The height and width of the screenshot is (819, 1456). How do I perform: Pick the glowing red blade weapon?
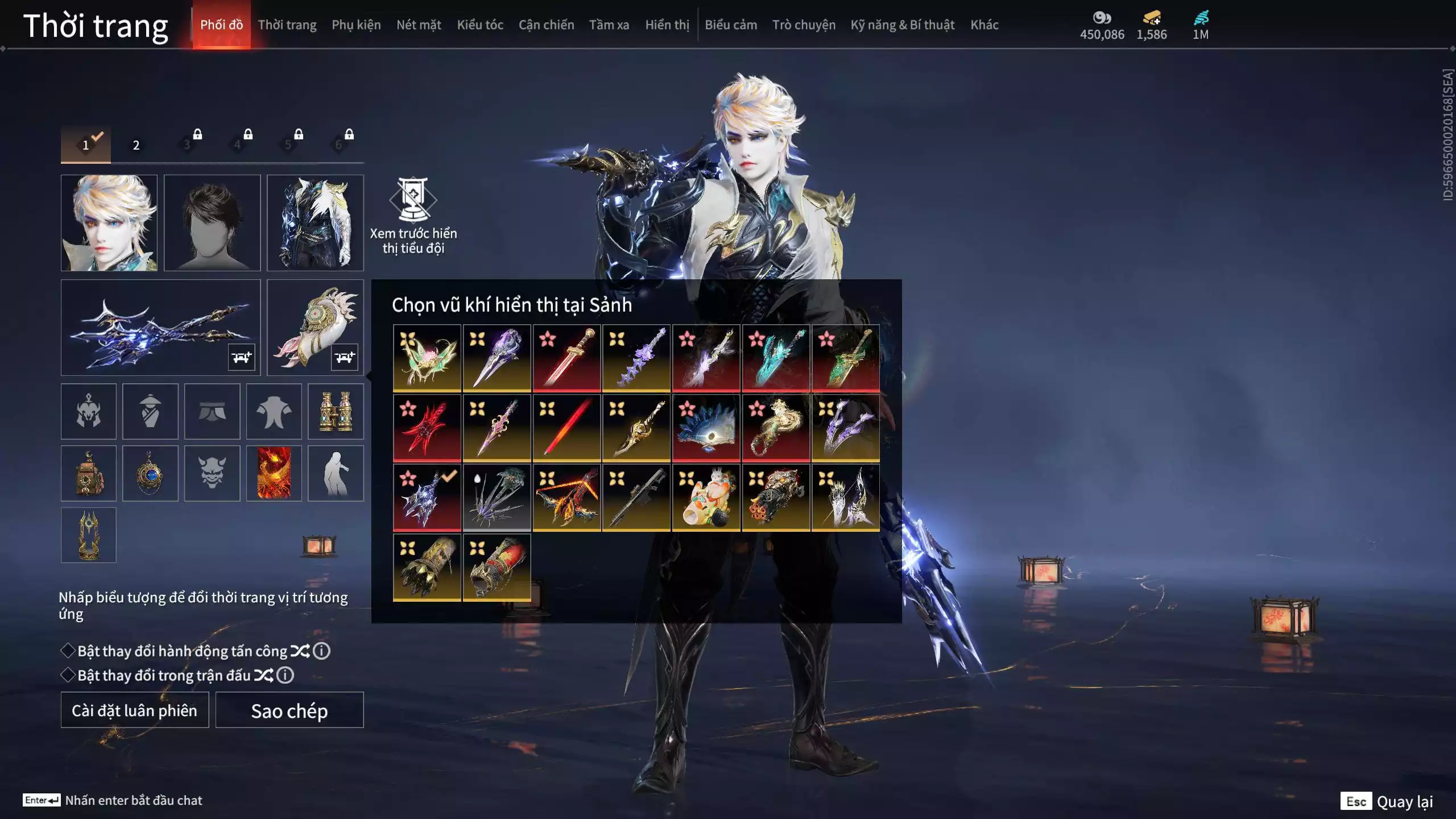click(566, 428)
